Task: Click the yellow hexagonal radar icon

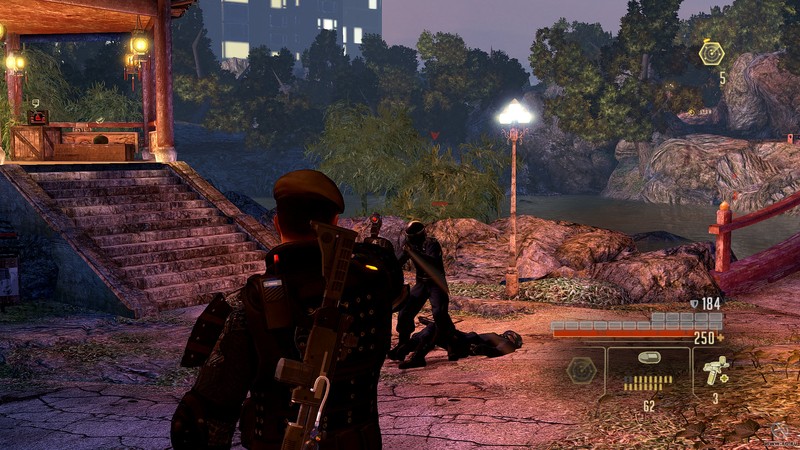Action: point(712,53)
